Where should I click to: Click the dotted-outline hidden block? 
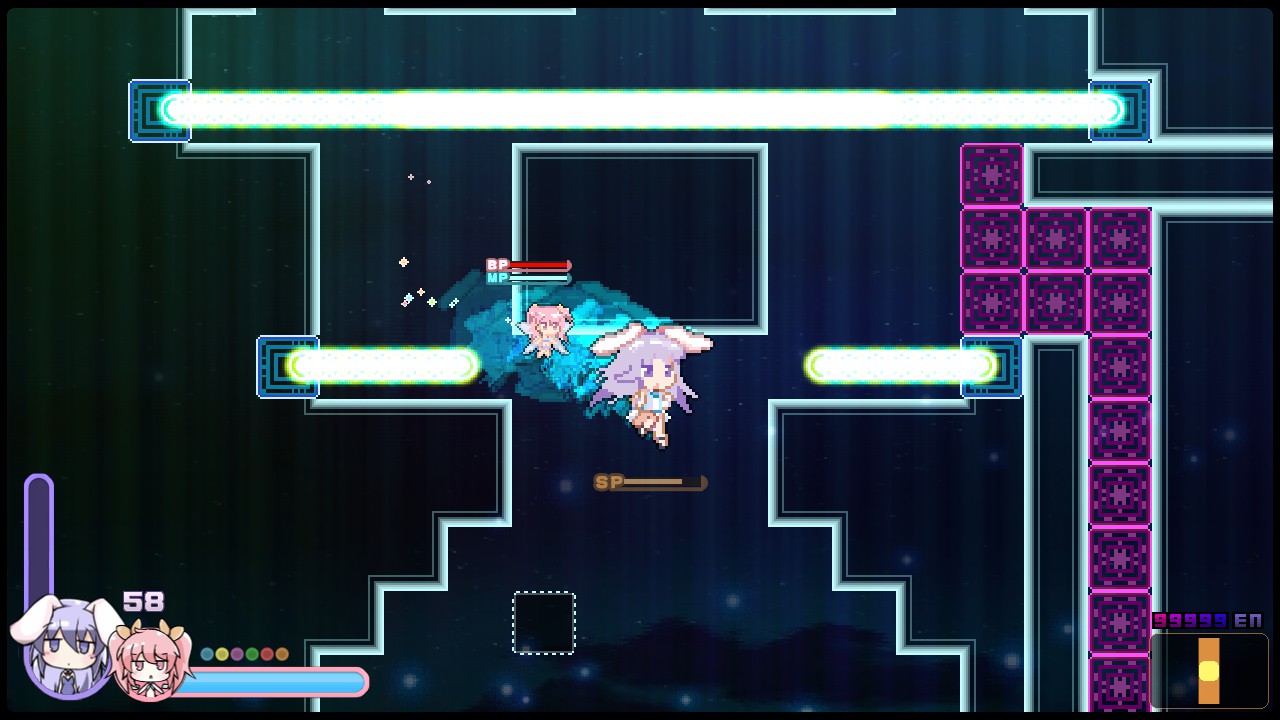coord(543,622)
